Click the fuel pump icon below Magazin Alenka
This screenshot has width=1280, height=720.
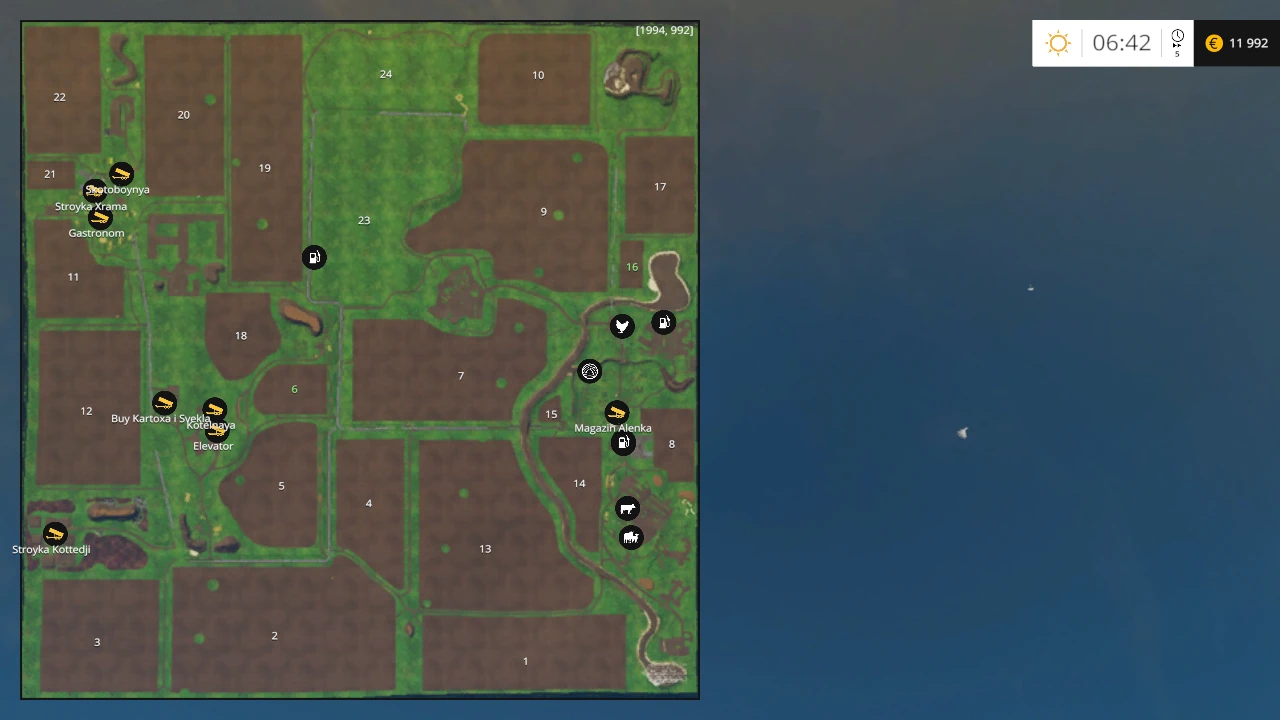623,443
